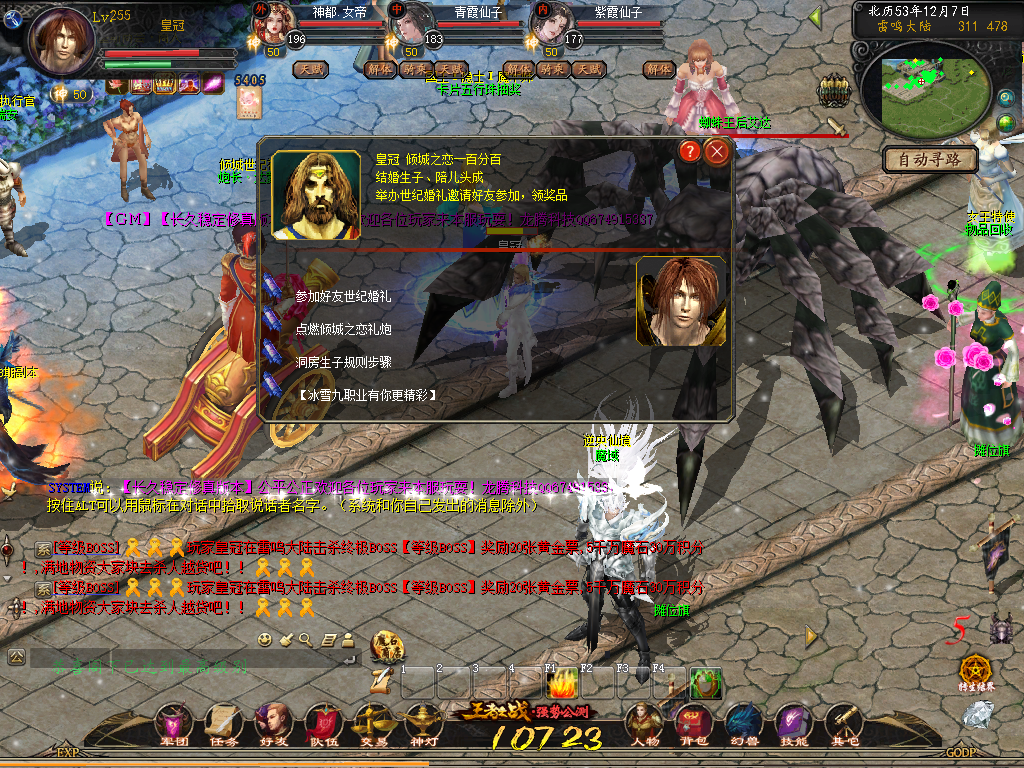
Task: Open the 背包 backpack inventory
Action: [x=693, y=722]
